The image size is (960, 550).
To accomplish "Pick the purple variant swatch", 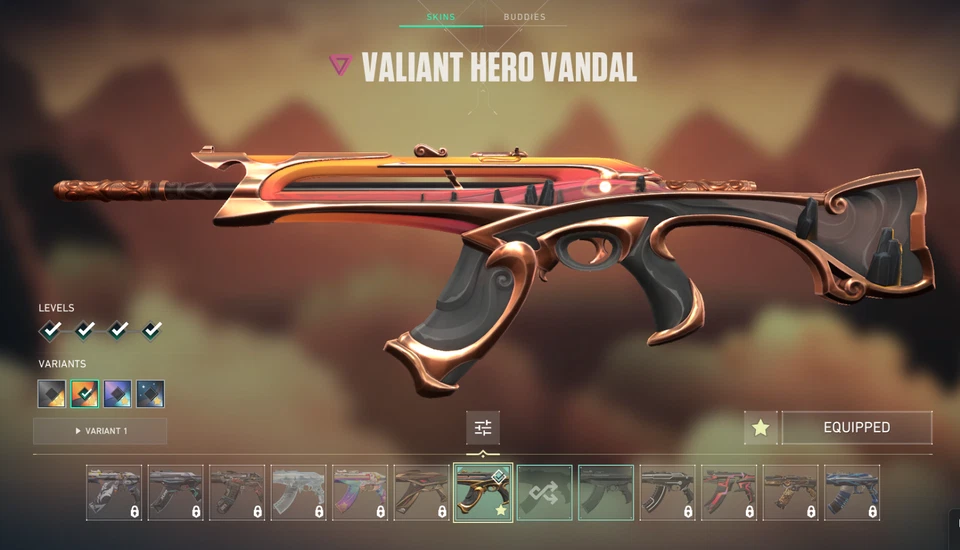I will (x=118, y=393).
